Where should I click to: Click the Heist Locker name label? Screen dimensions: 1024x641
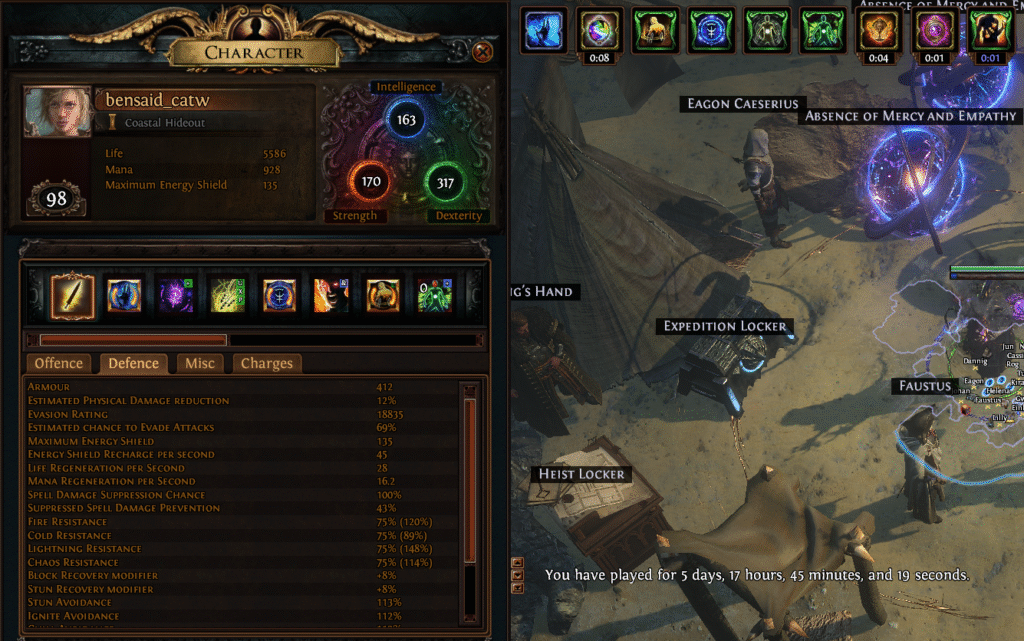click(x=581, y=474)
